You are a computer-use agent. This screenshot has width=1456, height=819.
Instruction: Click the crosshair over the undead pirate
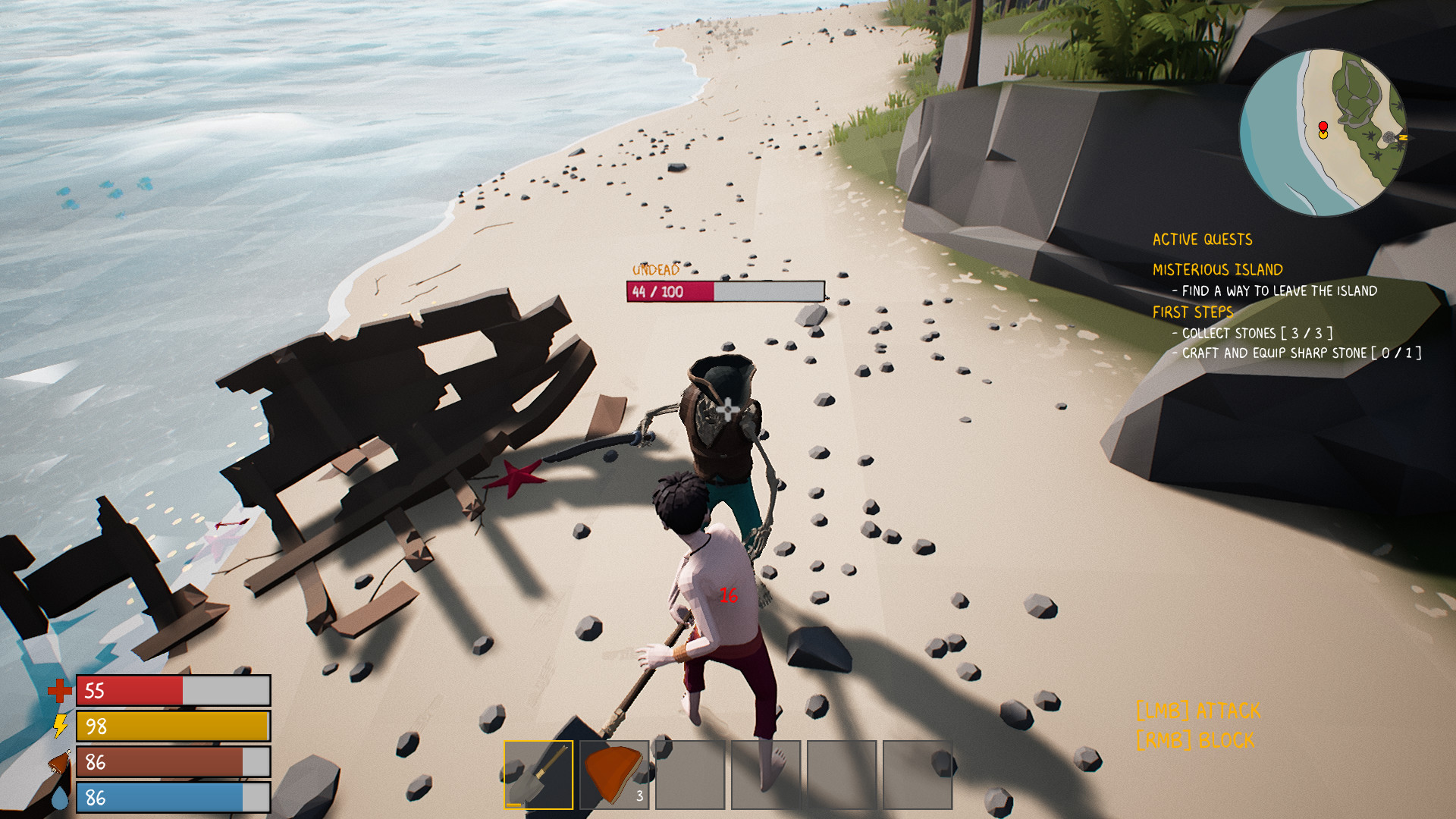(726, 409)
